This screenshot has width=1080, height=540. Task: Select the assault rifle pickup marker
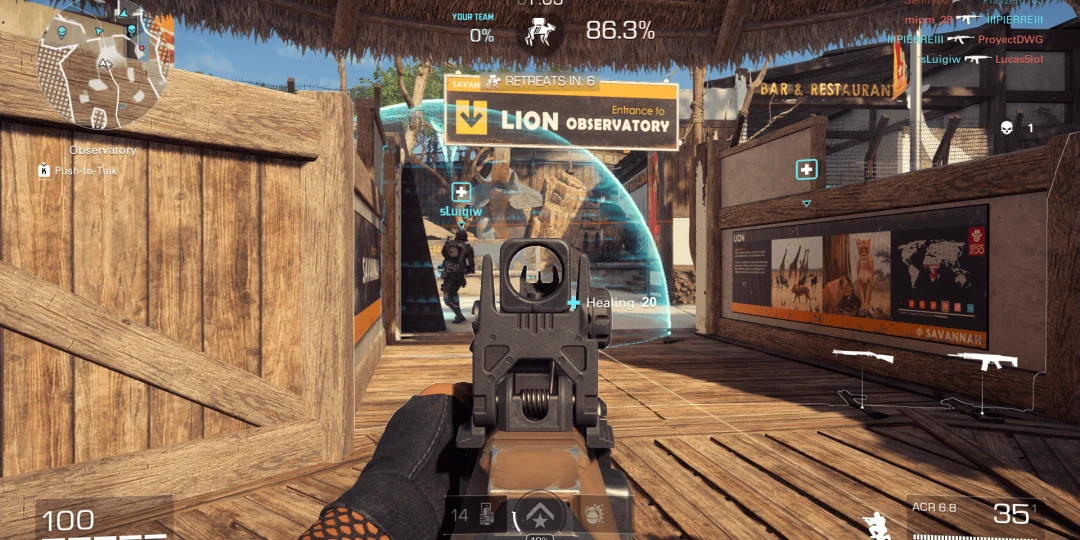click(x=982, y=360)
